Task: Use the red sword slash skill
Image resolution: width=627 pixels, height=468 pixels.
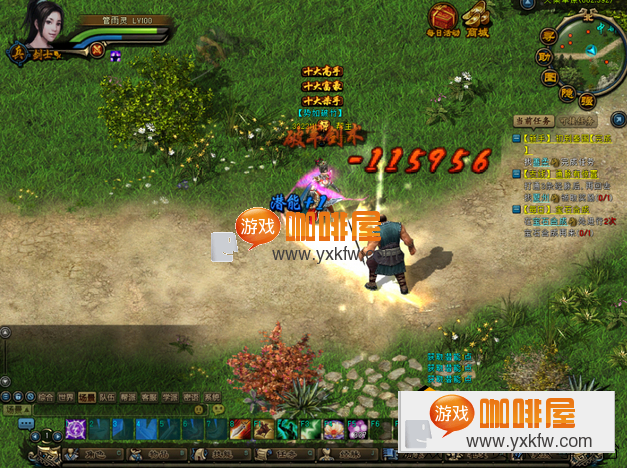Action: click(241, 429)
